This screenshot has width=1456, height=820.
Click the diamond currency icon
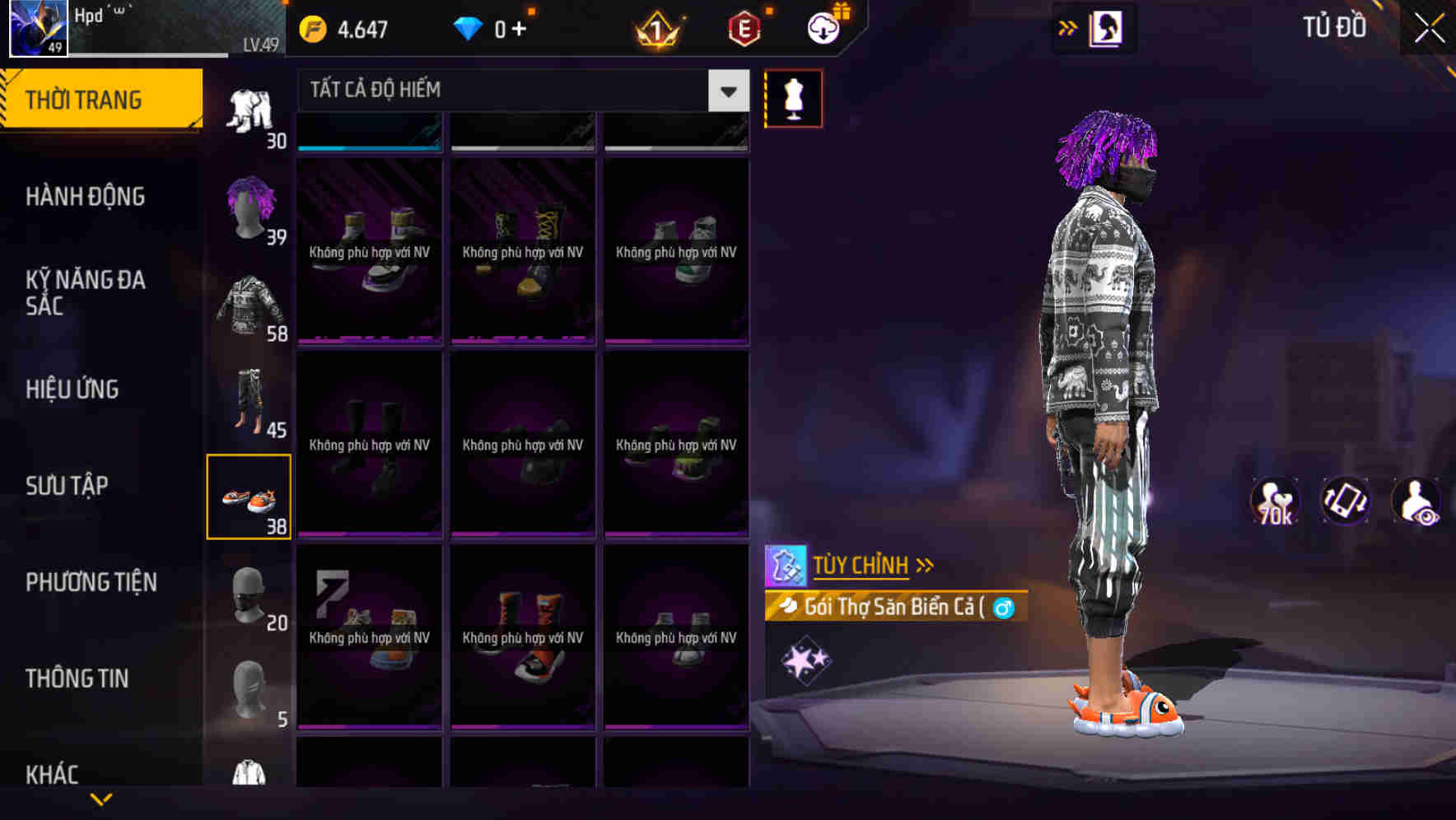coord(467,26)
